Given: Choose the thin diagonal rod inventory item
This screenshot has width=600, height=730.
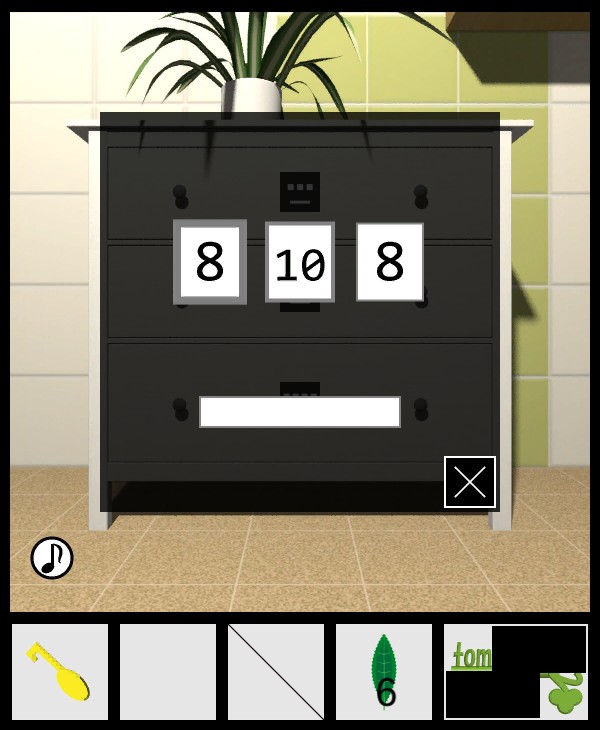Looking at the screenshot, I should click(276, 672).
